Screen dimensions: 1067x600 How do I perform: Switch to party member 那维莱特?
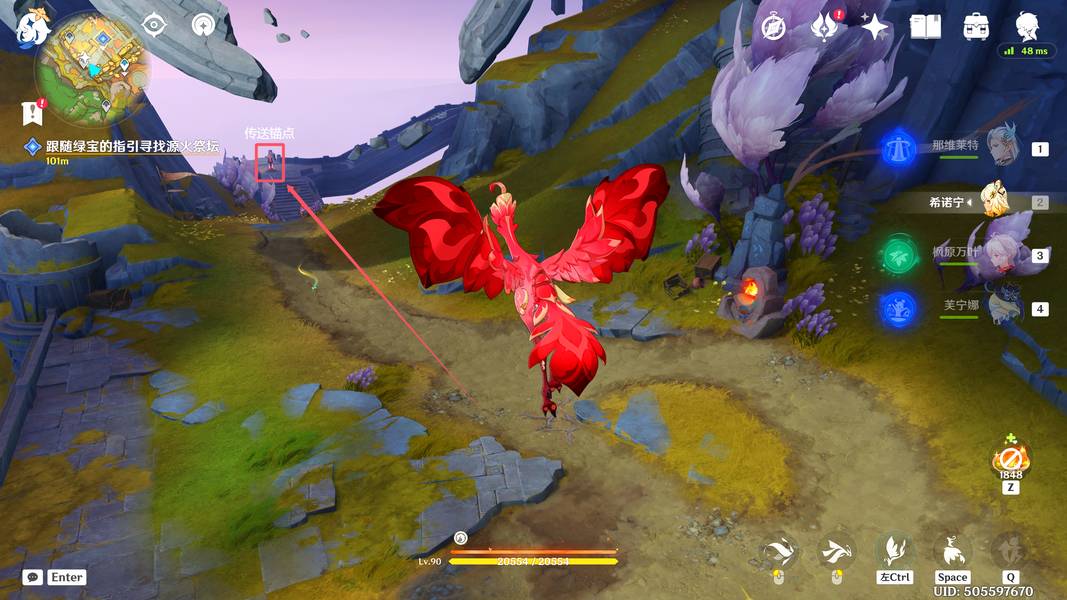pyautogui.click(x=1001, y=148)
